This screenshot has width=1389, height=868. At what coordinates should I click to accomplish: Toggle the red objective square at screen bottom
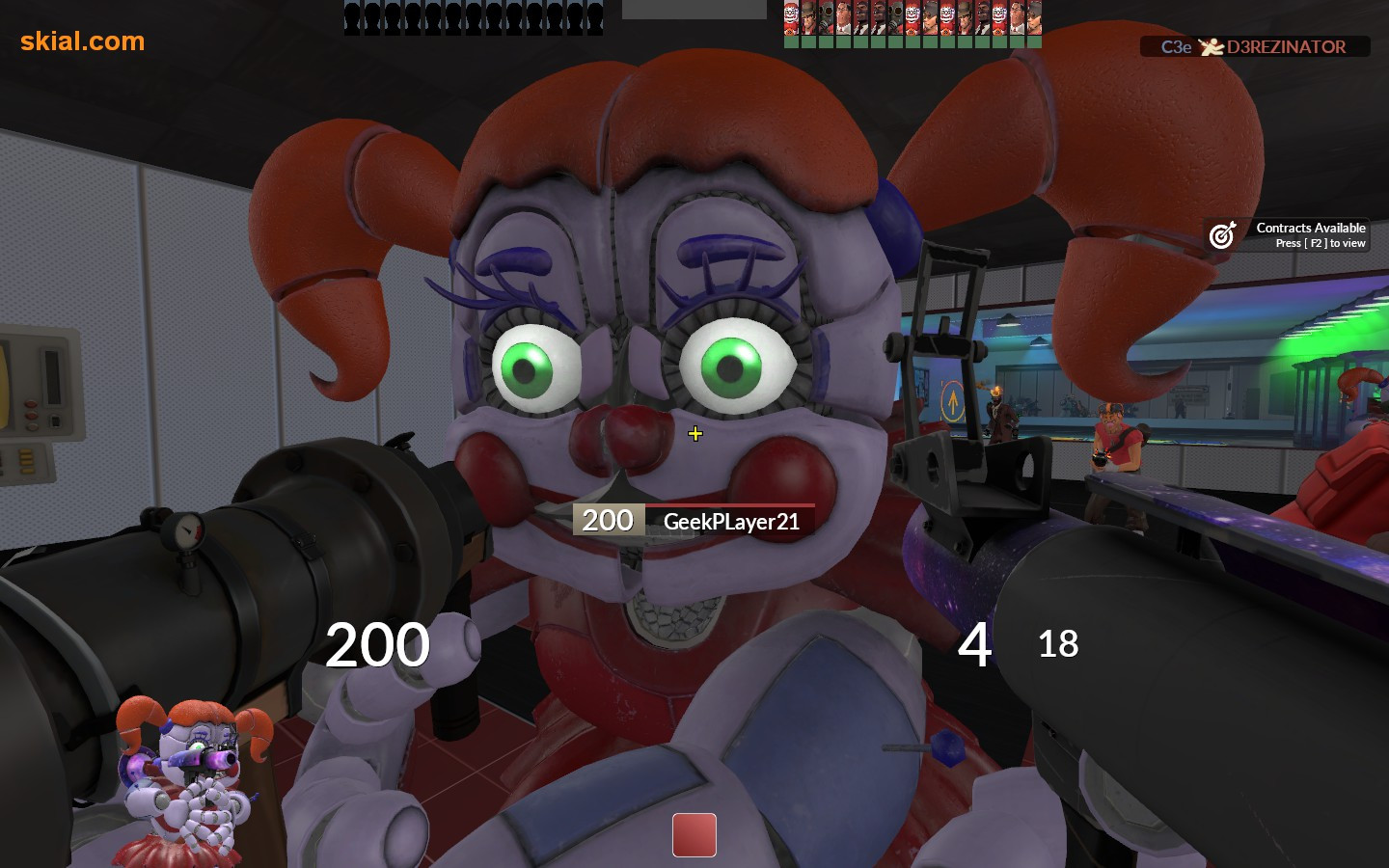point(694,834)
